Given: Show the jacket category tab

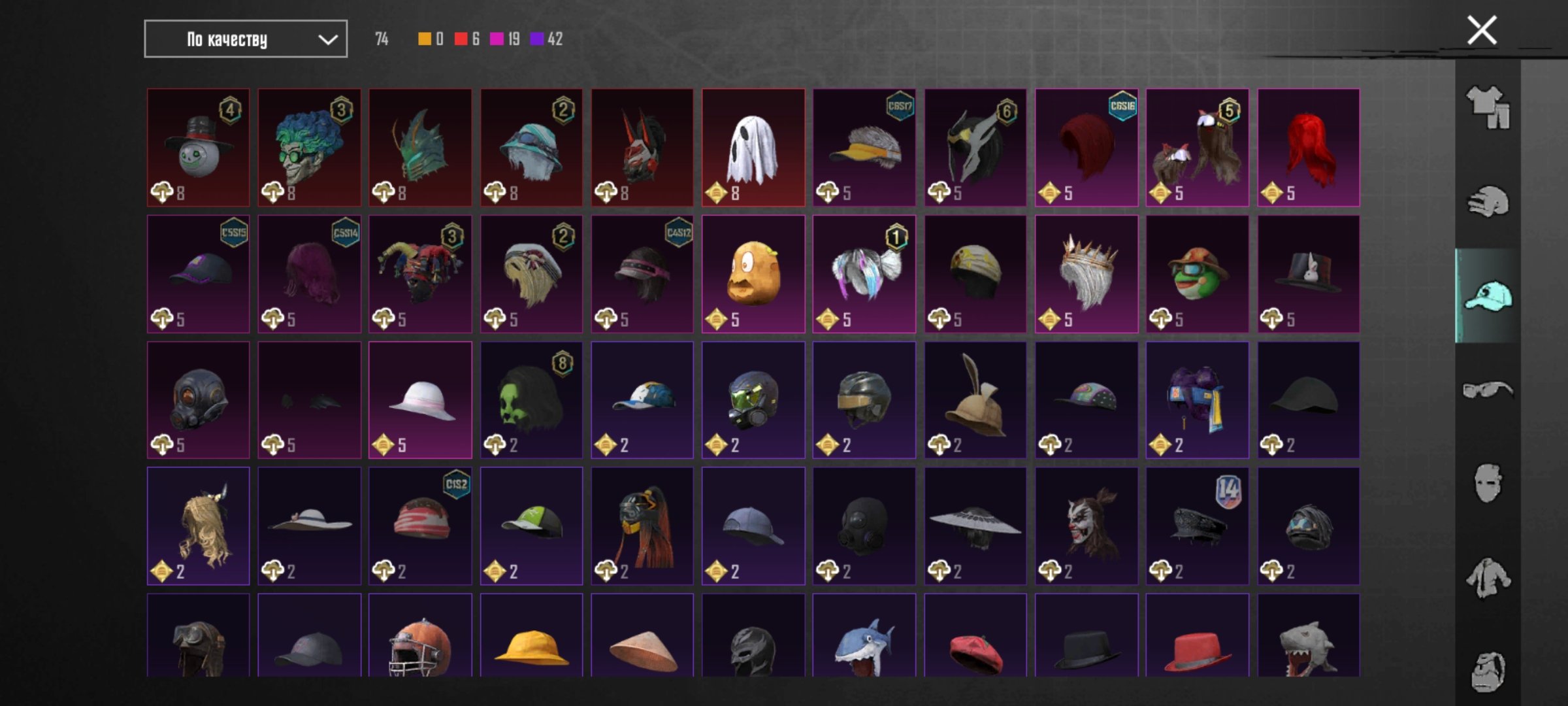Looking at the screenshot, I should pyautogui.click(x=1488, y=578).
